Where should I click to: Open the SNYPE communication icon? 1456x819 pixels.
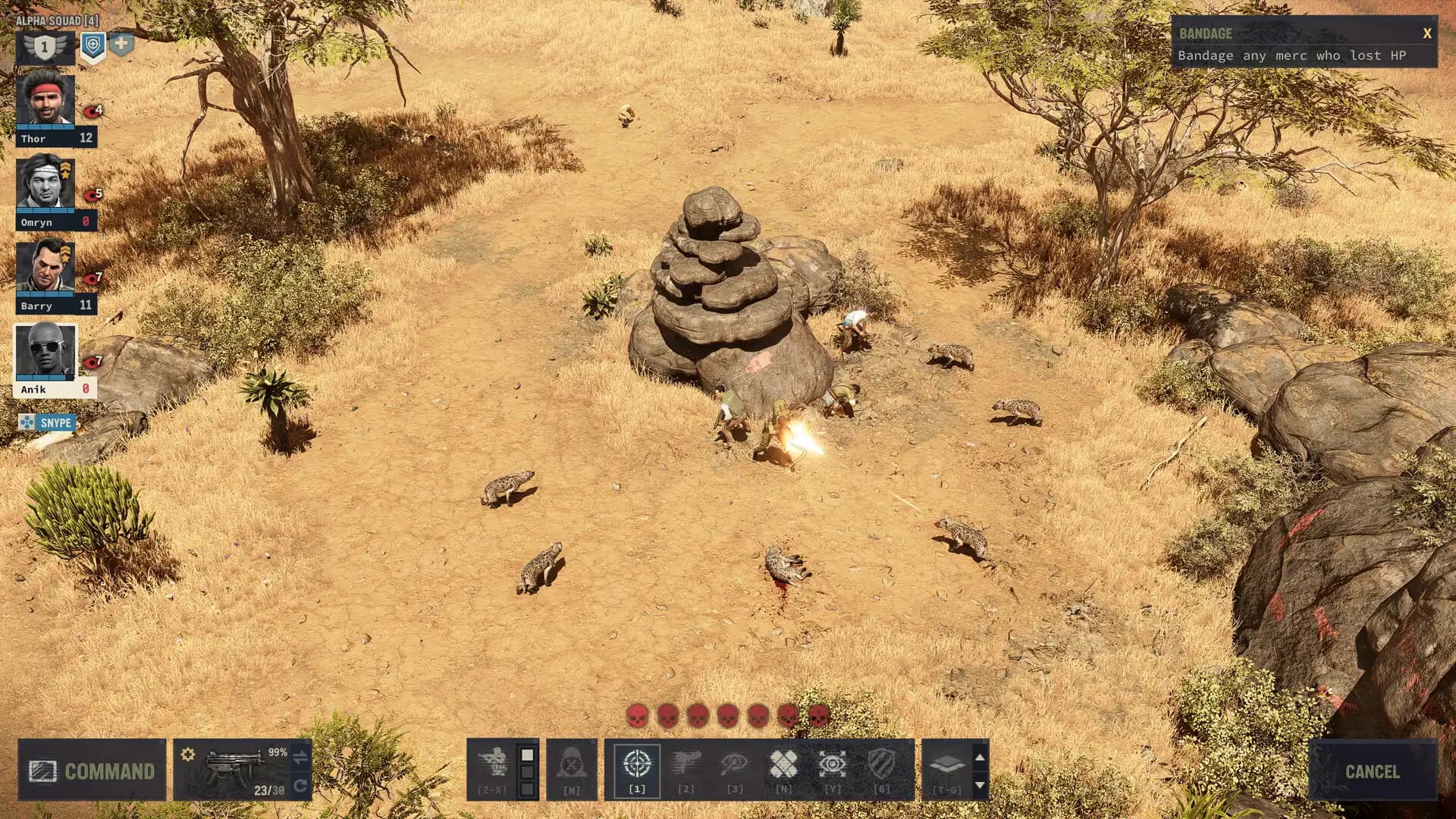(45, 423)
